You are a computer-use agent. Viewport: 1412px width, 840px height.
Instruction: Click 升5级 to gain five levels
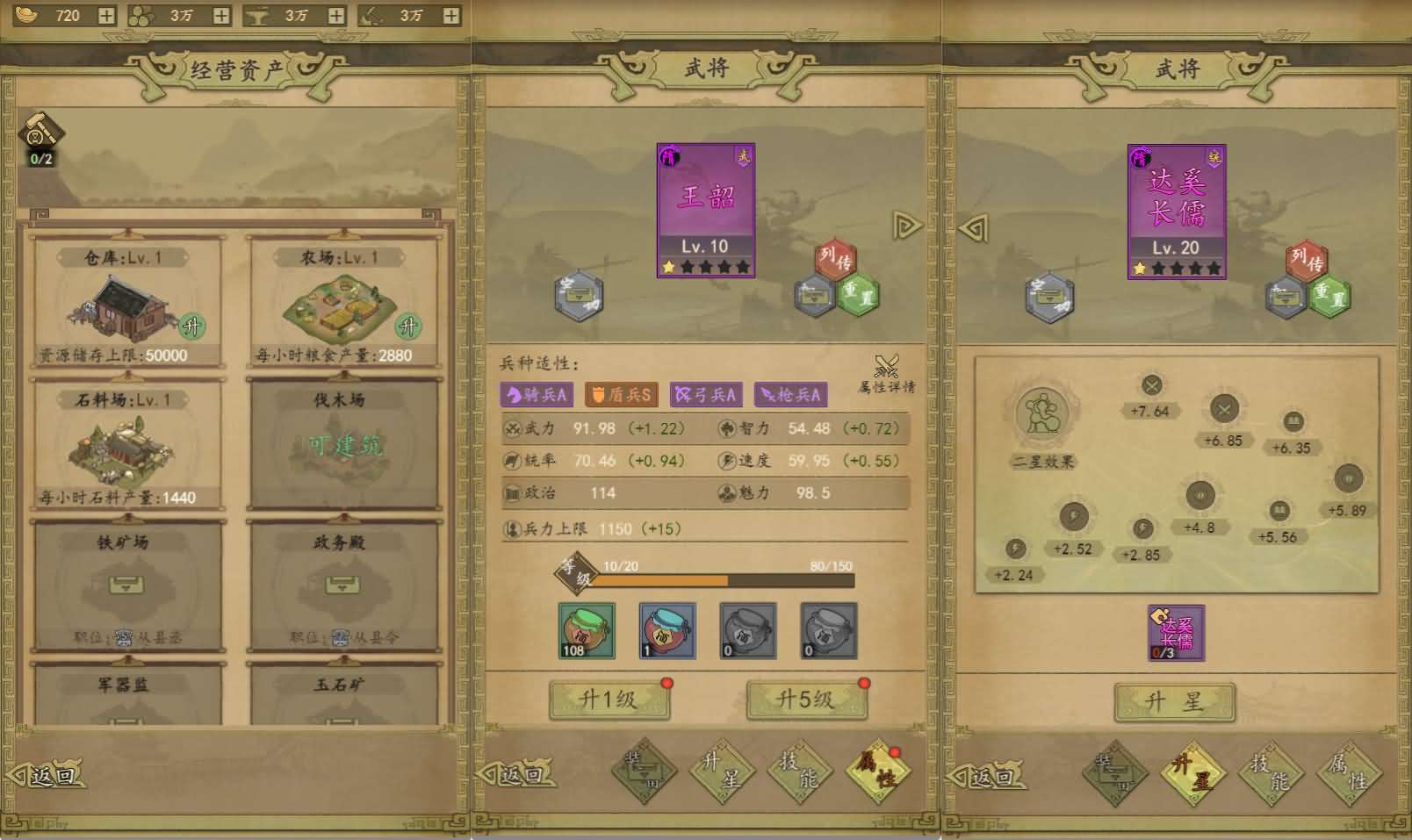point(807,700)
